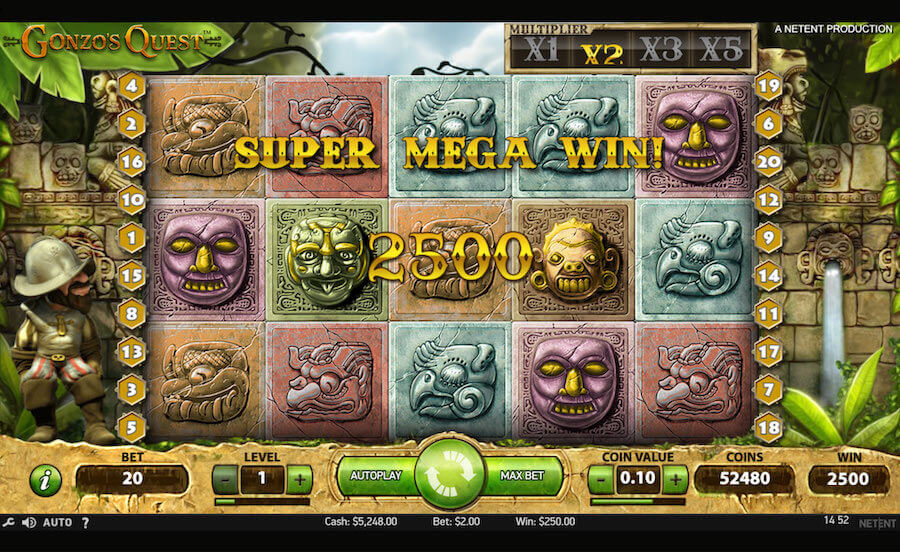Show payline number 12

coord(768,200)
